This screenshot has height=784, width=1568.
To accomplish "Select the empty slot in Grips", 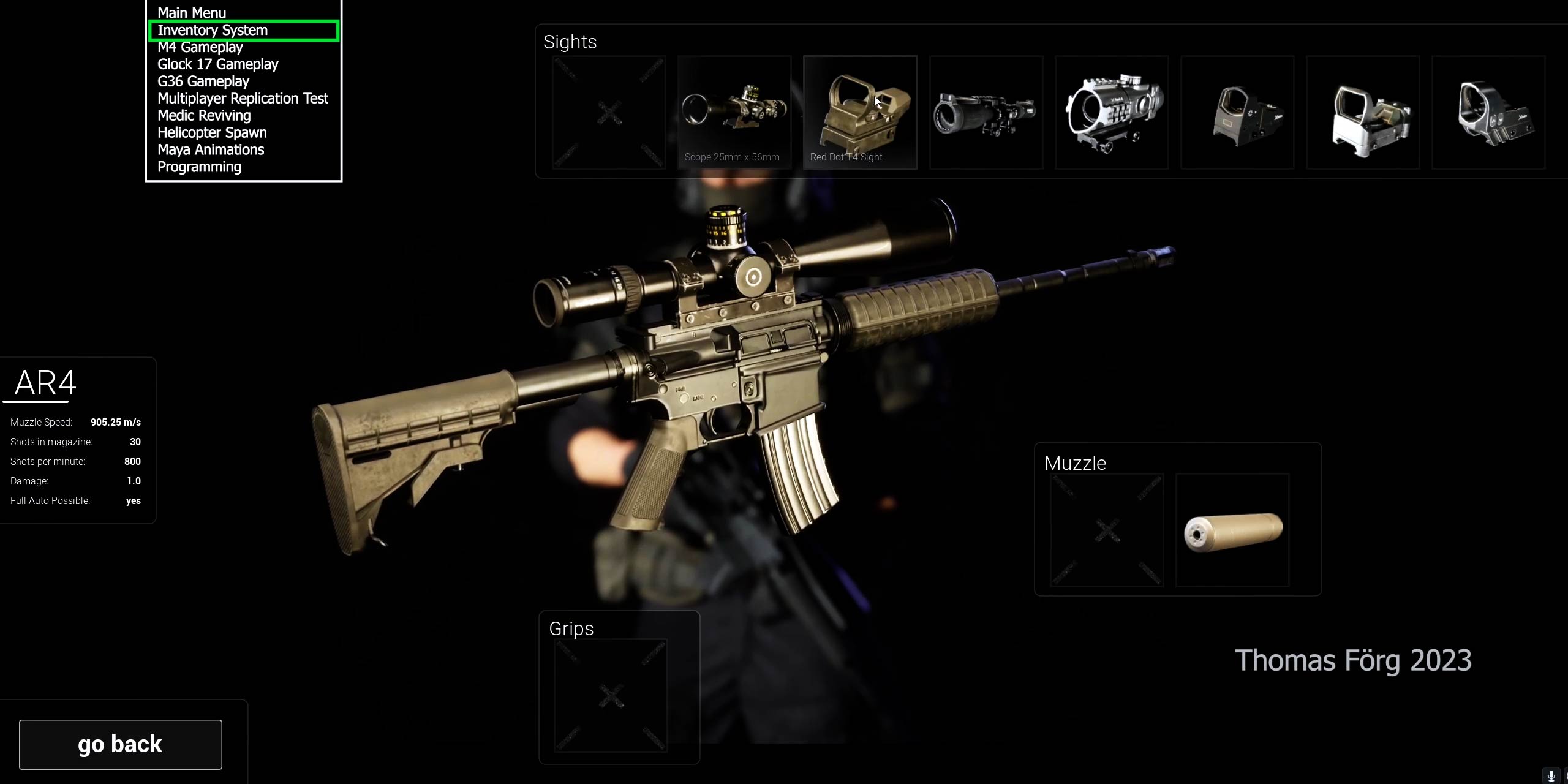I will pyautogui.click(x=611, y=696).
